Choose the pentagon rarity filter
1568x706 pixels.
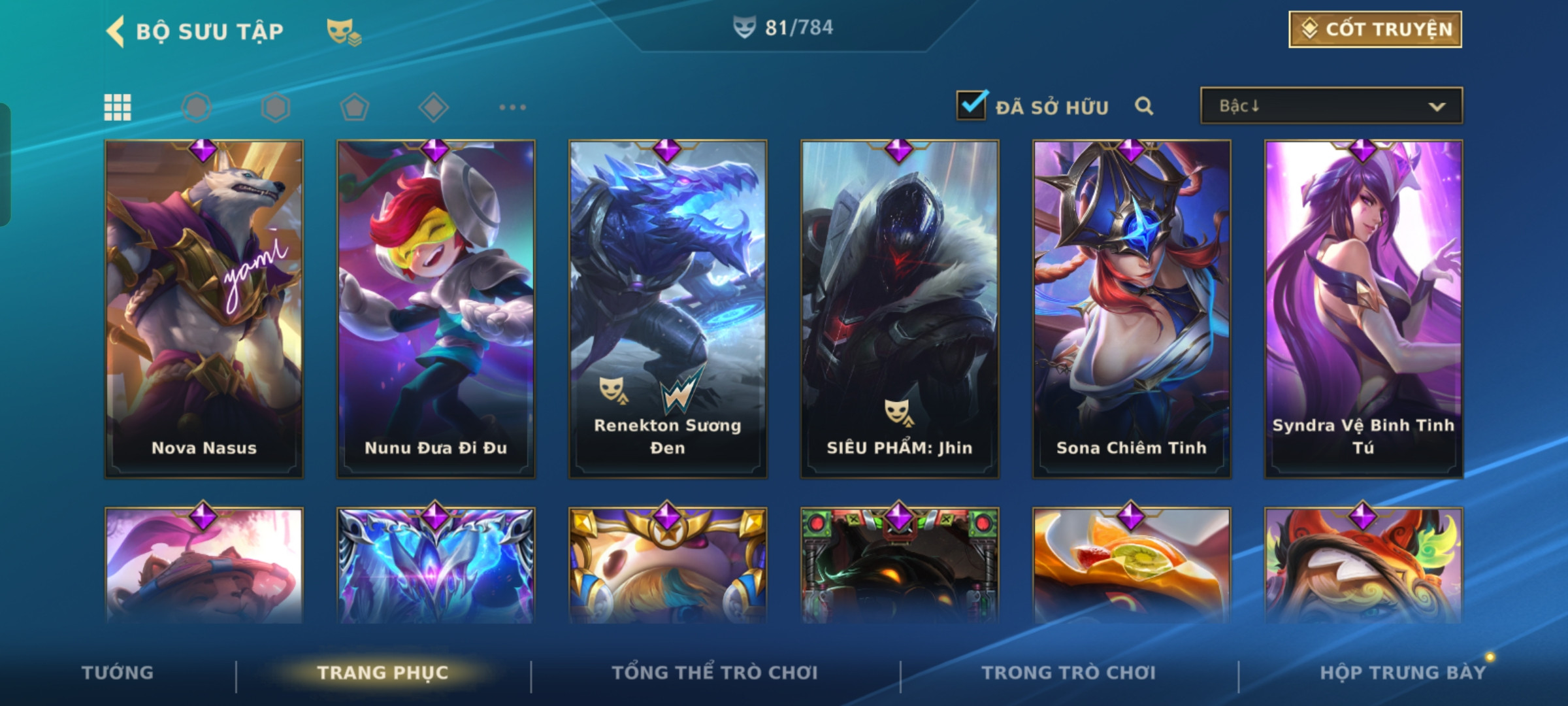354,107
